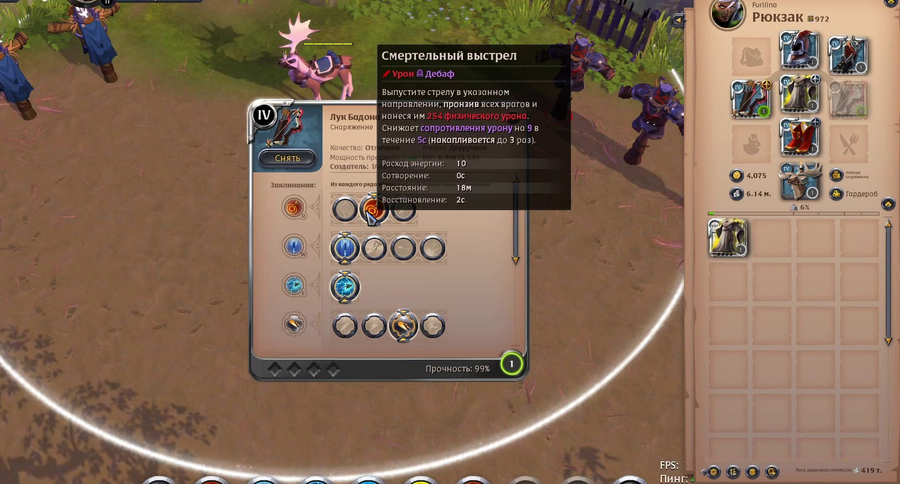Click the item panel scrollbar down arrow
Image resolution: width=900 pixels, height=484 pixels.
click(x=517, y=260)
